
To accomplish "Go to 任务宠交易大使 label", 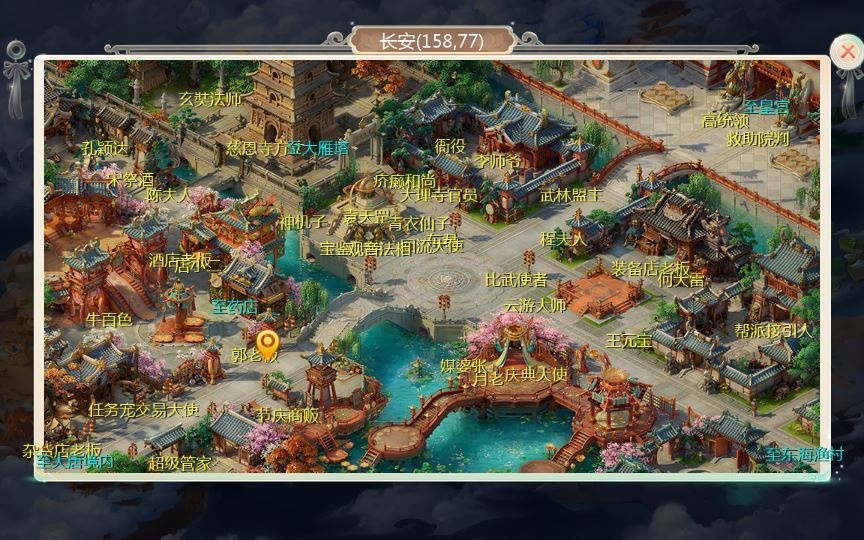I will 144,409.
